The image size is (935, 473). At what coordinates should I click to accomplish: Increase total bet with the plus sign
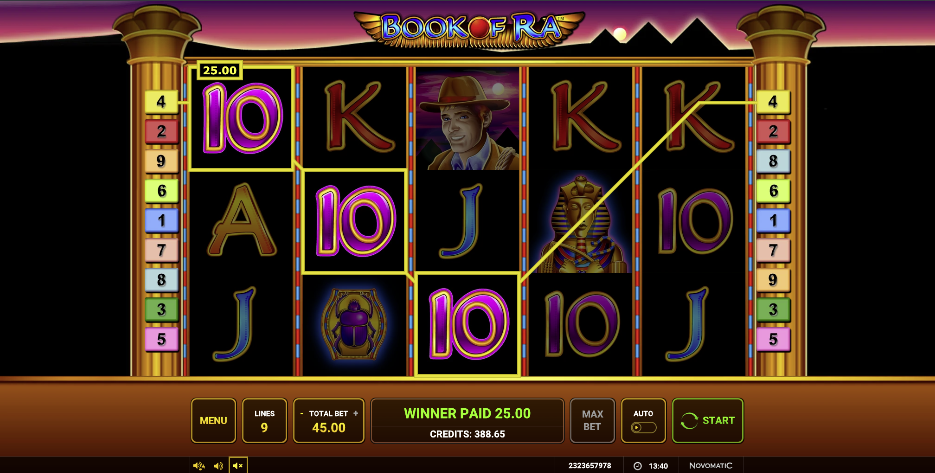[x=355, y=413]
